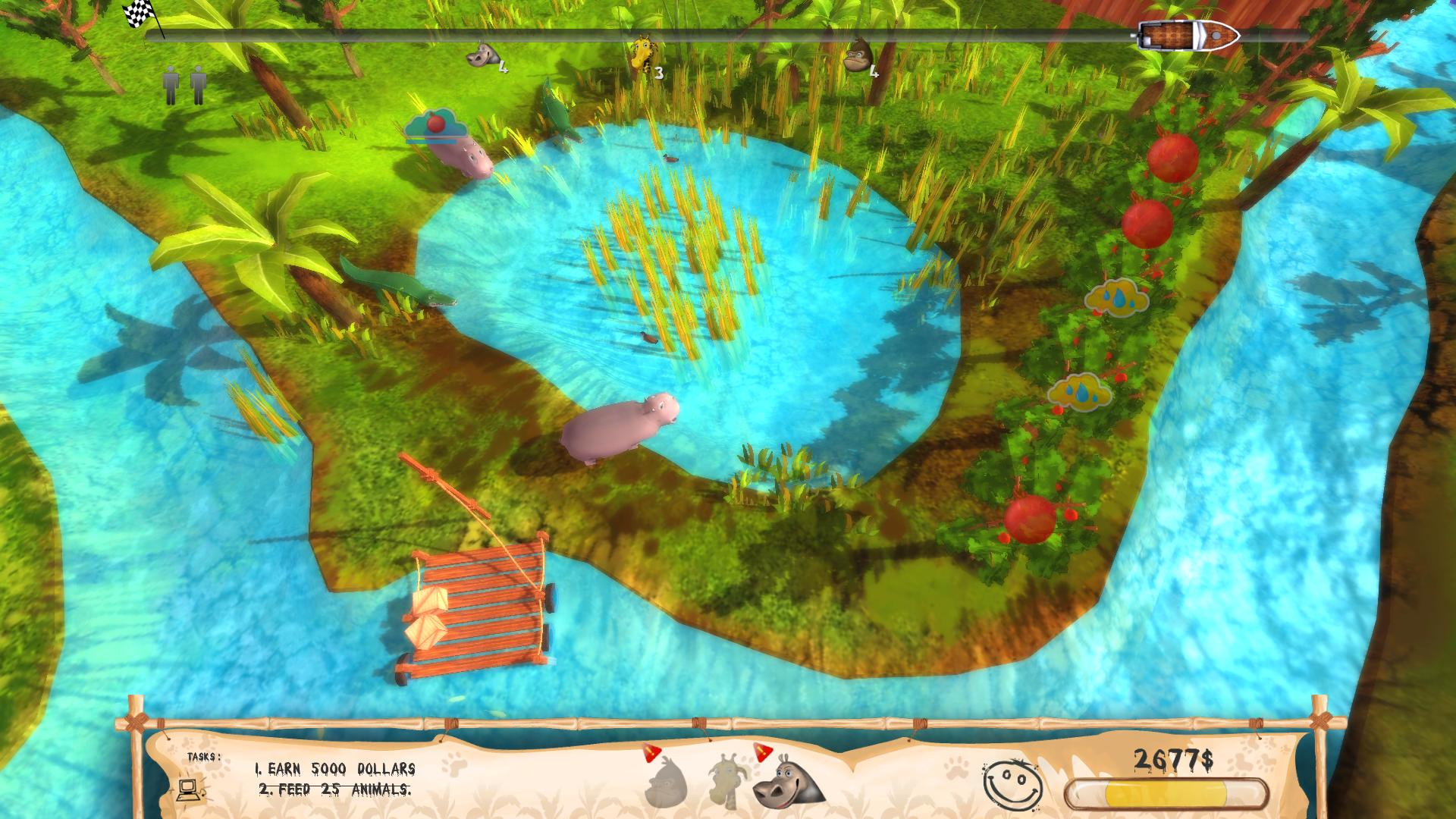Click the checkered finish flag
Viewport: 1456px width, 819px height.
140,11
